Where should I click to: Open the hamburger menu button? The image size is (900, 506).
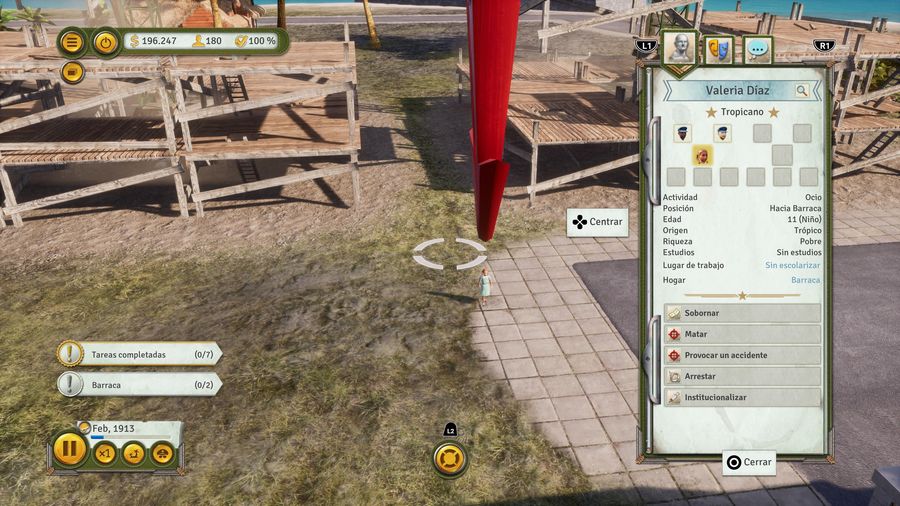point(72,42)
